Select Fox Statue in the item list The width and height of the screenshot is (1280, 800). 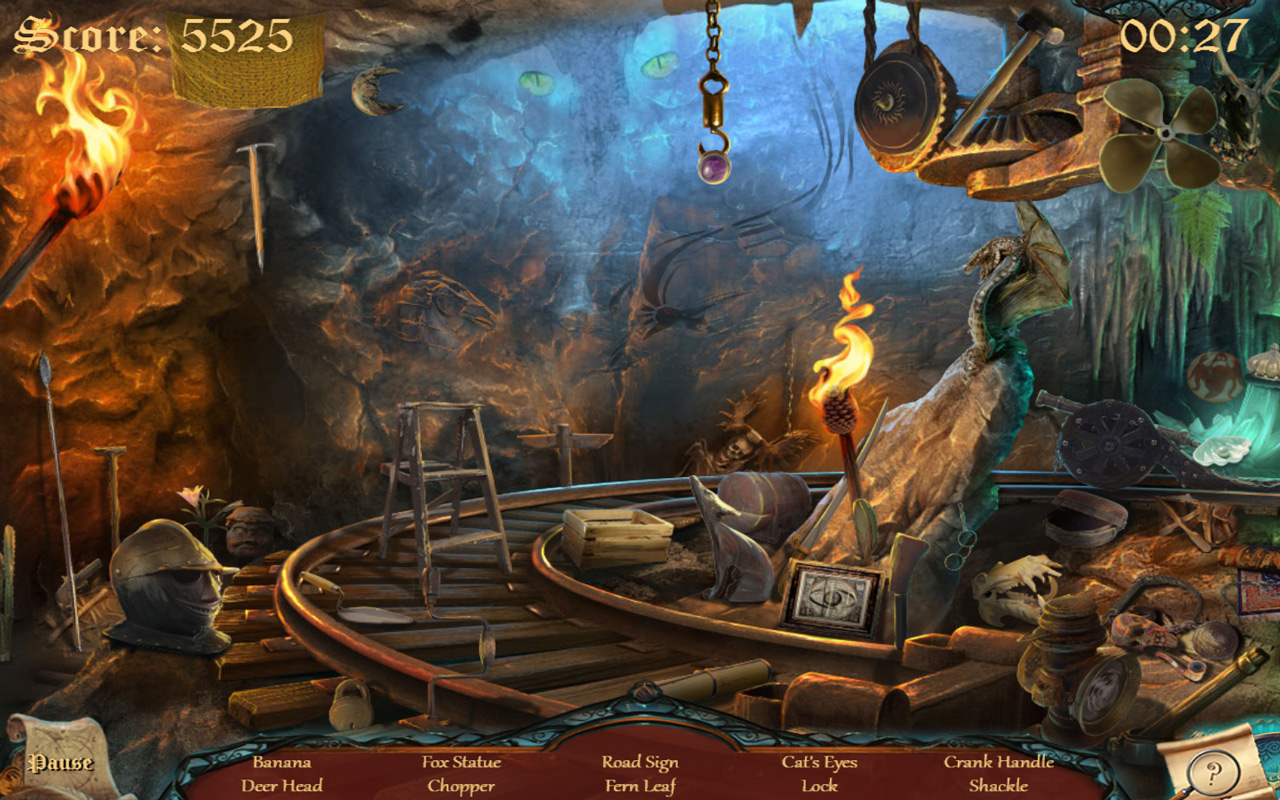coord(461,762)
